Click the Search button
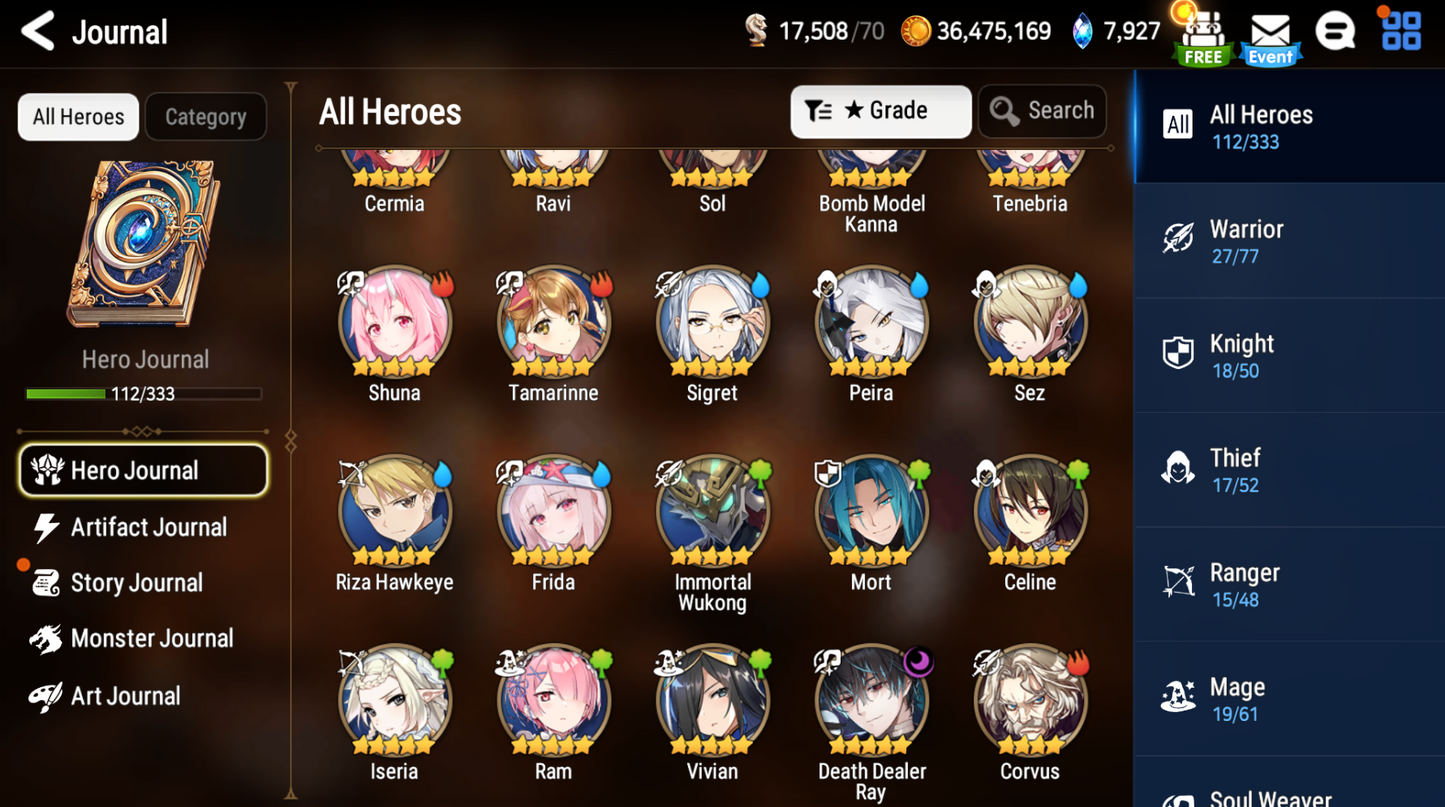This screenshot has height=807, width=1445. coord(1042,111)
